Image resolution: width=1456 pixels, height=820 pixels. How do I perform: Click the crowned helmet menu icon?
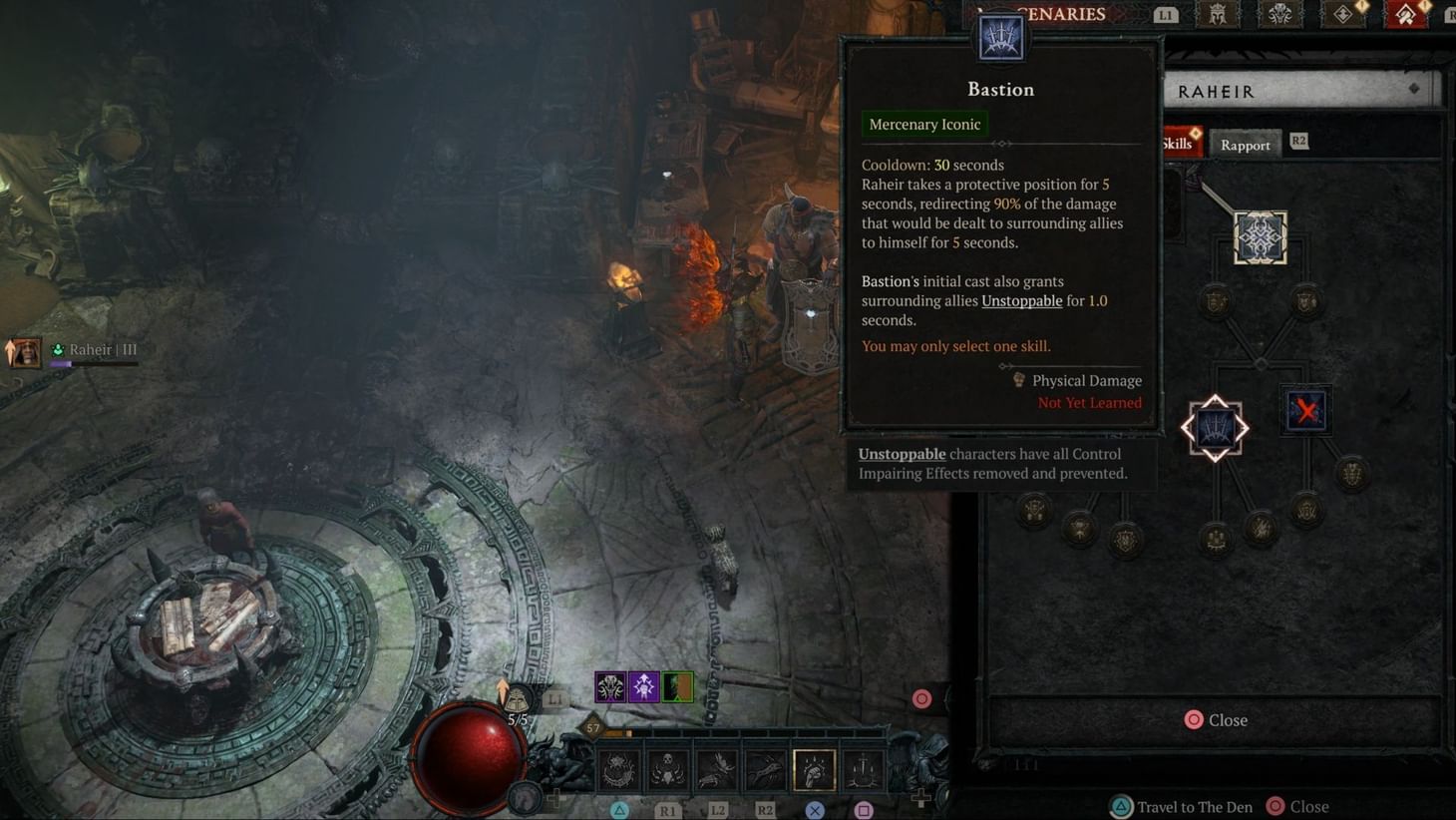point(1218,14)
